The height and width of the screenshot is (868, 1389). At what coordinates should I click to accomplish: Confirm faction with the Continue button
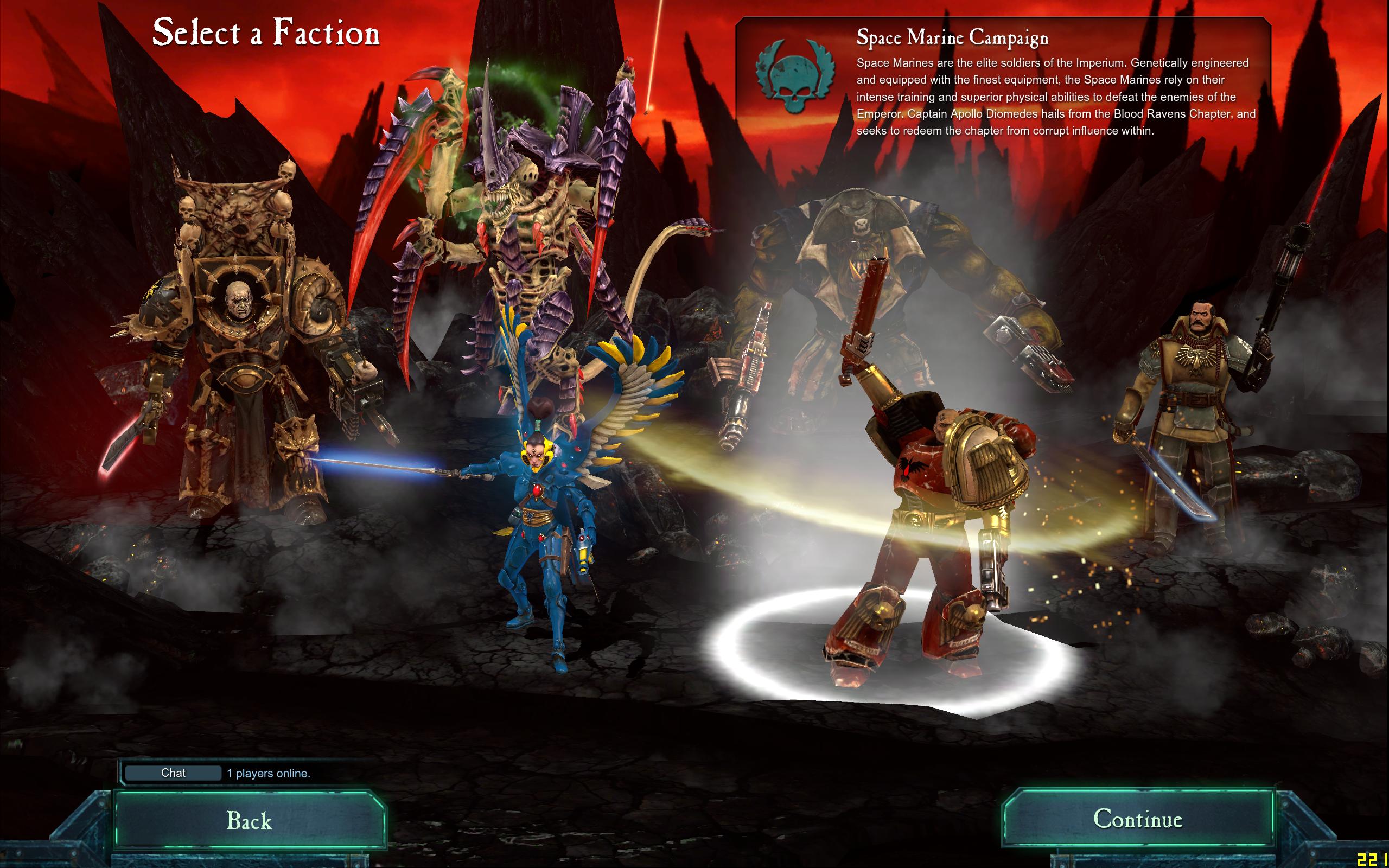(1137, 819)
